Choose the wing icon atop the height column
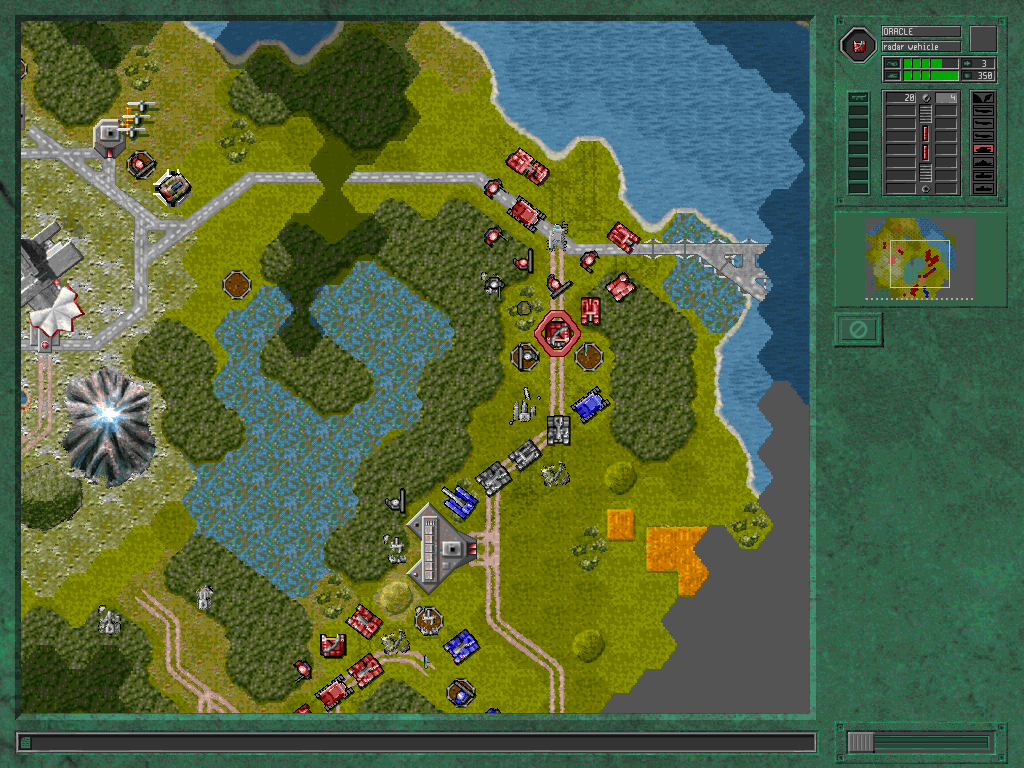Image resolution: width=1024 pixels, height=768 pixels. pos(982,98)
